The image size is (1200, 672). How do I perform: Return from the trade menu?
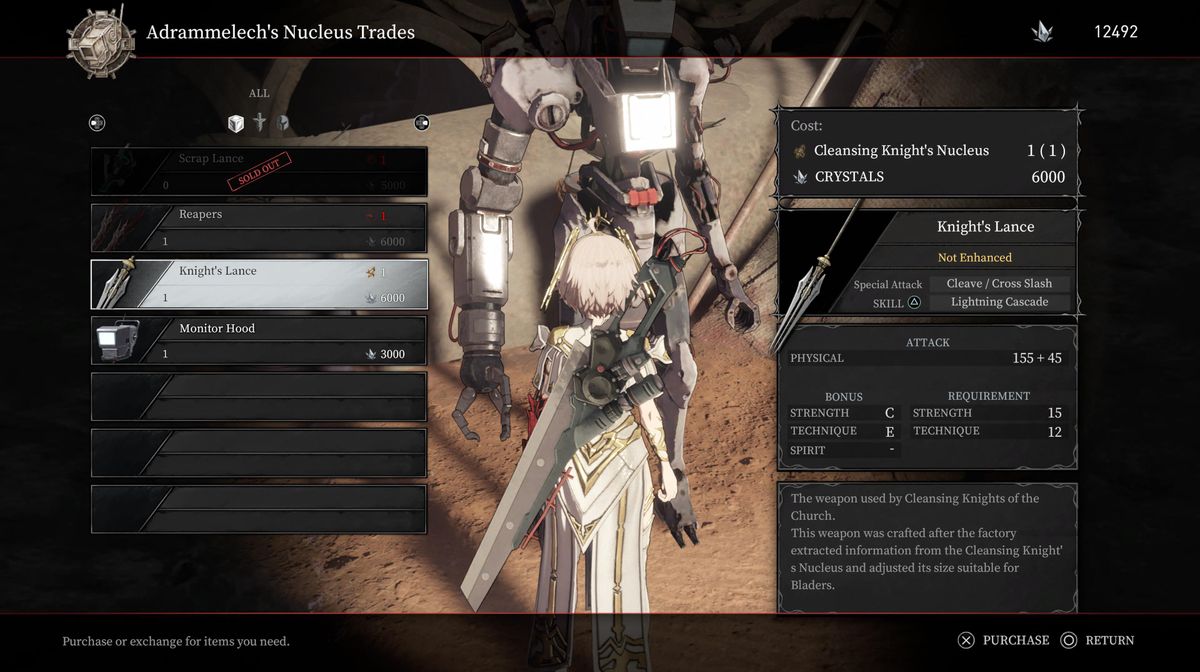tap(1098, 640)
